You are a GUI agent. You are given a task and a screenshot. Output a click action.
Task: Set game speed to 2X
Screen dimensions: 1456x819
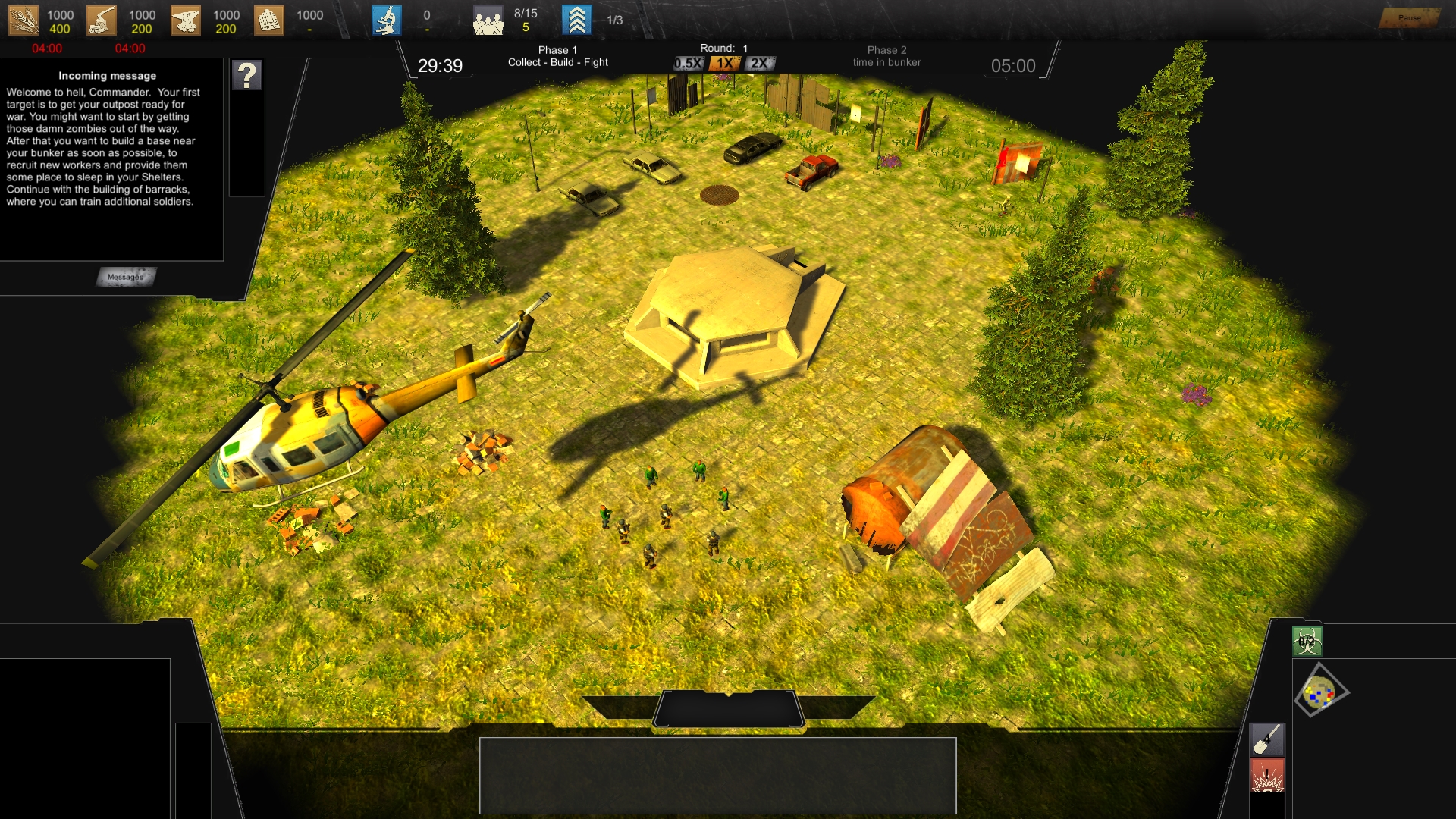coord(759,64)
